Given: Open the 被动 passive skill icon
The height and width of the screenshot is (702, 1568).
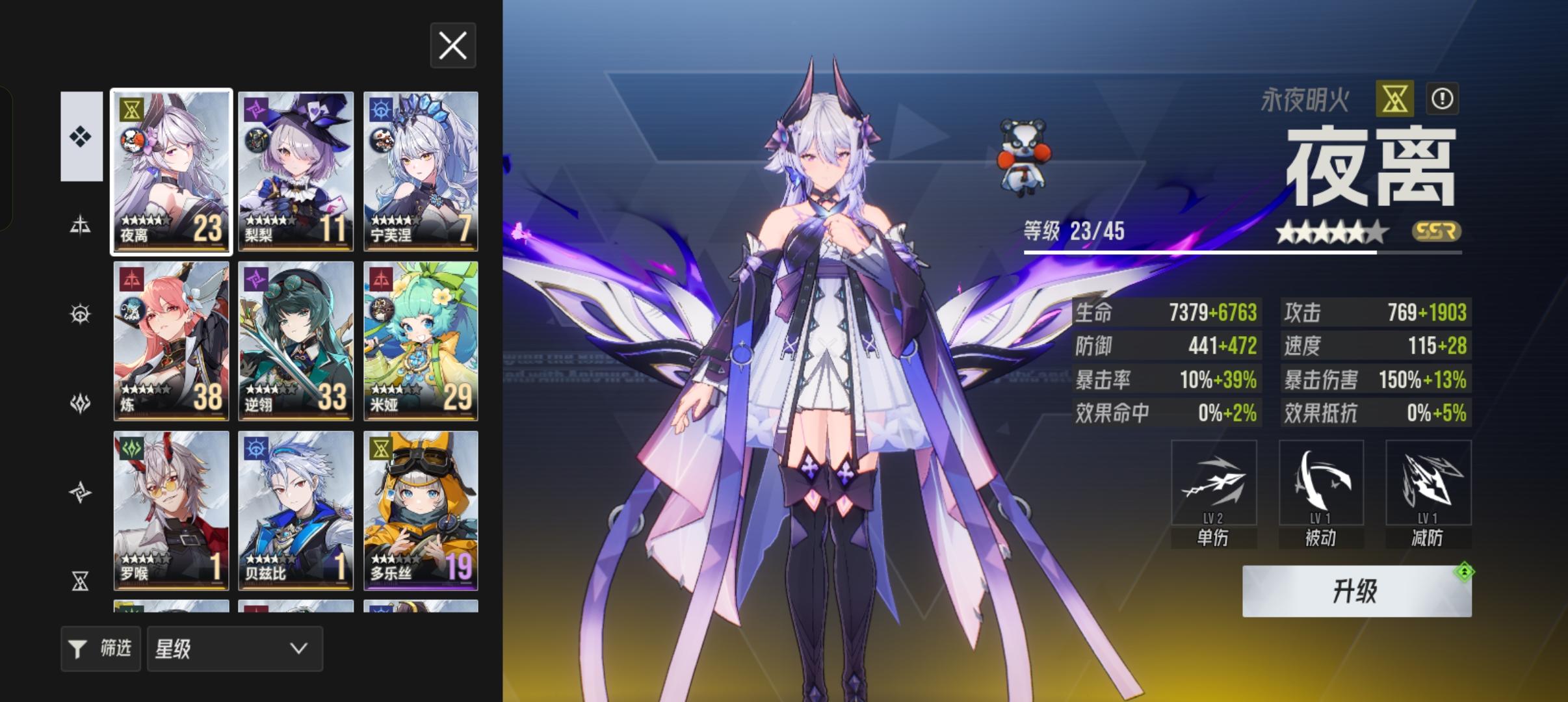Looking at the screenshot, I should coord(1320,482).
